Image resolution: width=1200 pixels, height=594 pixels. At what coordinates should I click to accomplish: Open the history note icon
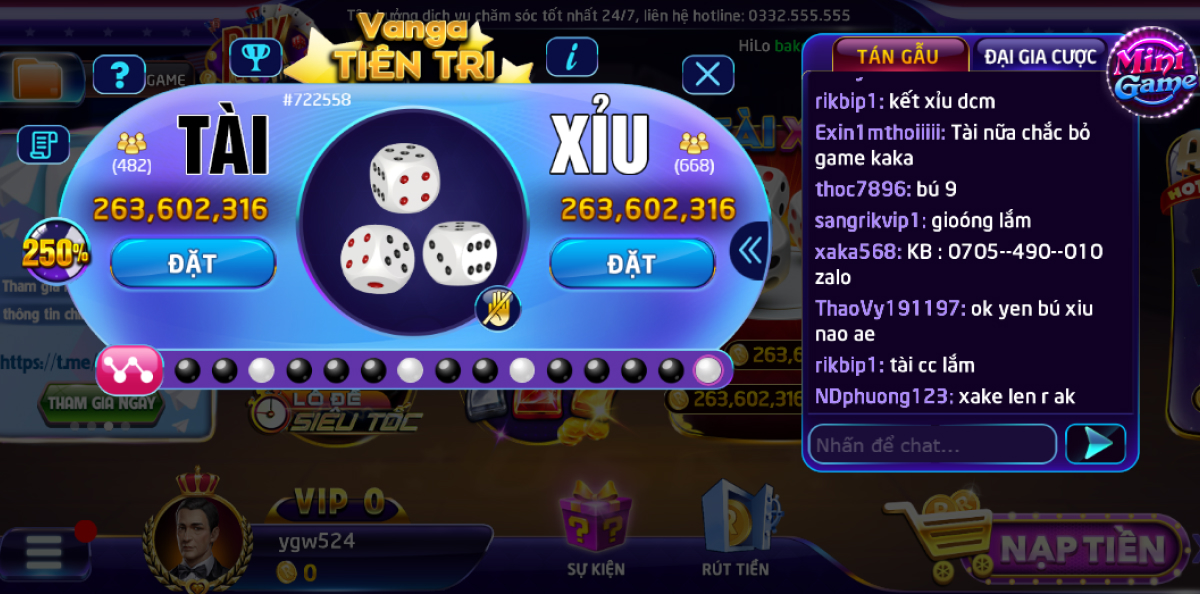coord(43,145)
